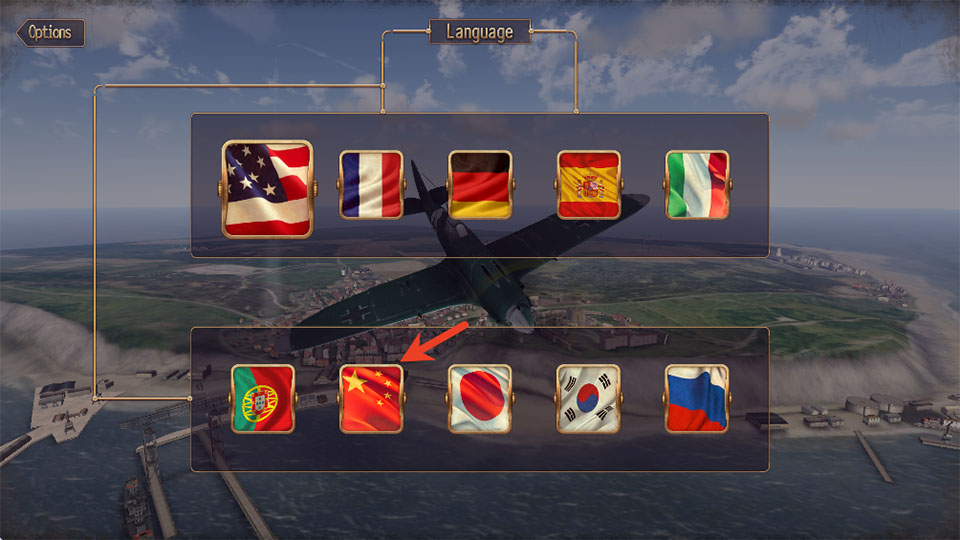The height and width of the screenshot is (540, 960).
Task: Select the Italian flag language
Action: (x=697, y=185)
